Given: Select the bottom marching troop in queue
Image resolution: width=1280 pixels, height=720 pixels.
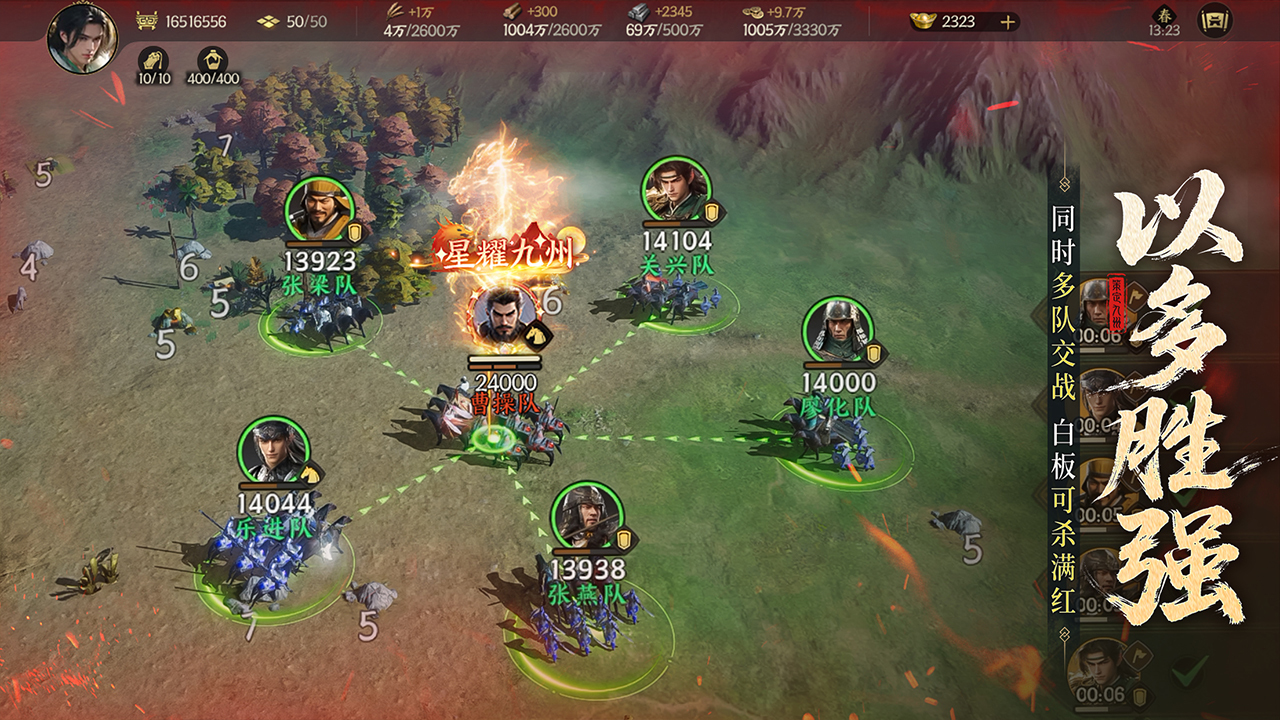Looking at the screenshot, I should coord(1100,670).
